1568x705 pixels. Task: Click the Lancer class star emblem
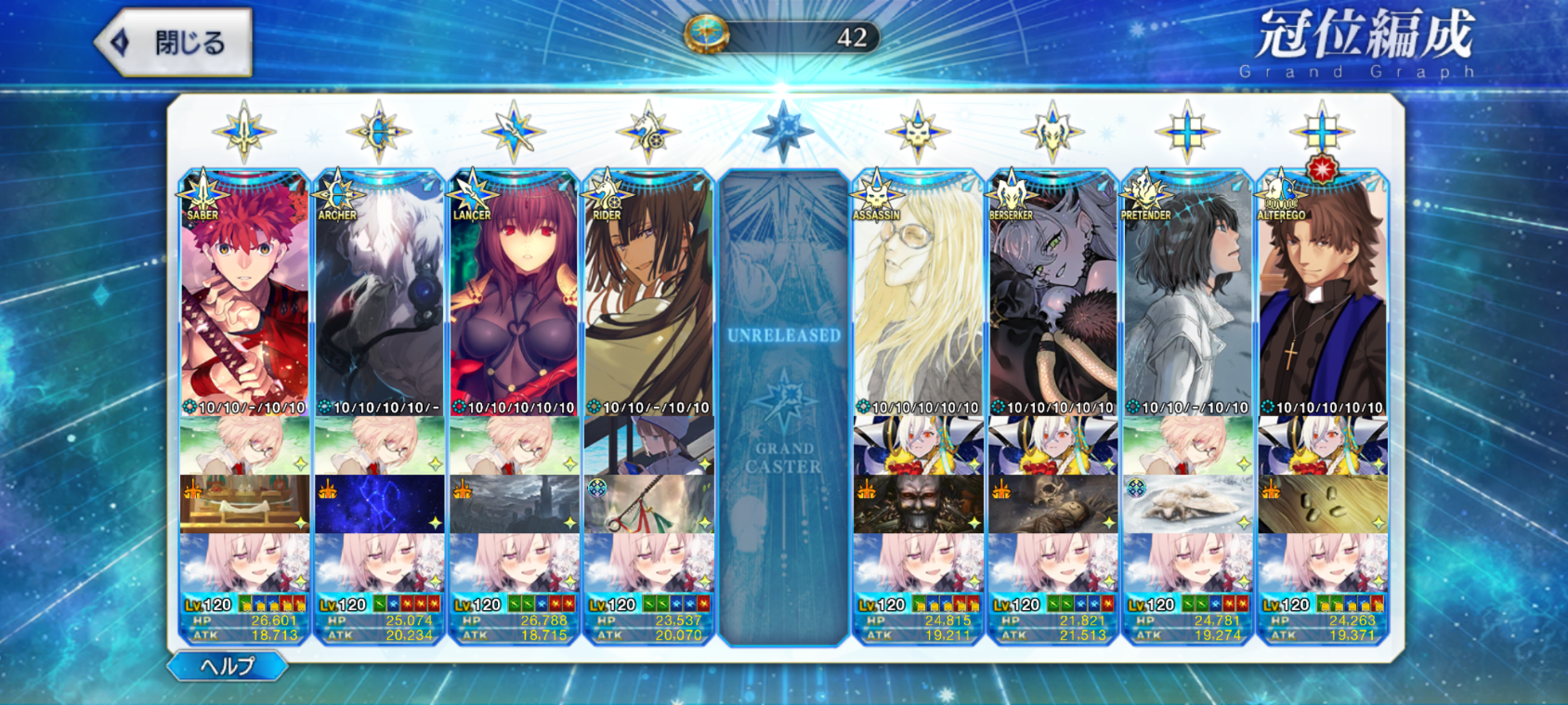click(x=514, y=132)
